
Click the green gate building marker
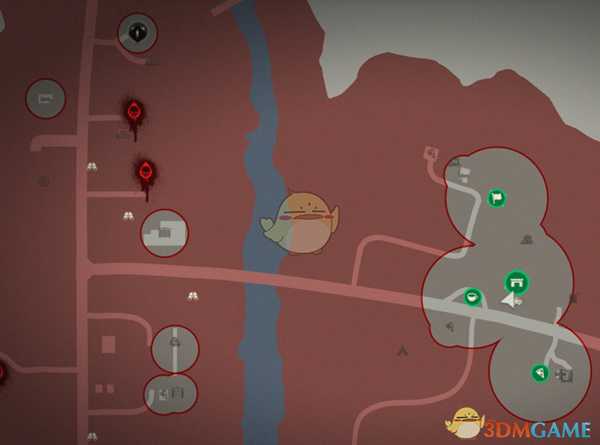coord(516,280)
